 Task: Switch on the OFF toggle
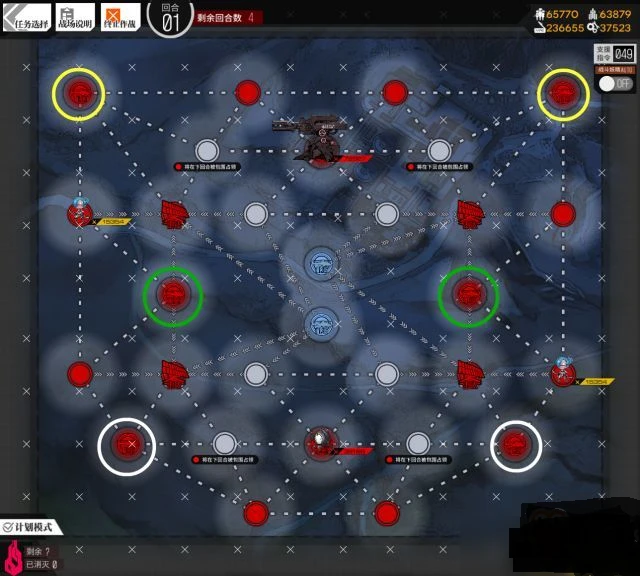616,84
